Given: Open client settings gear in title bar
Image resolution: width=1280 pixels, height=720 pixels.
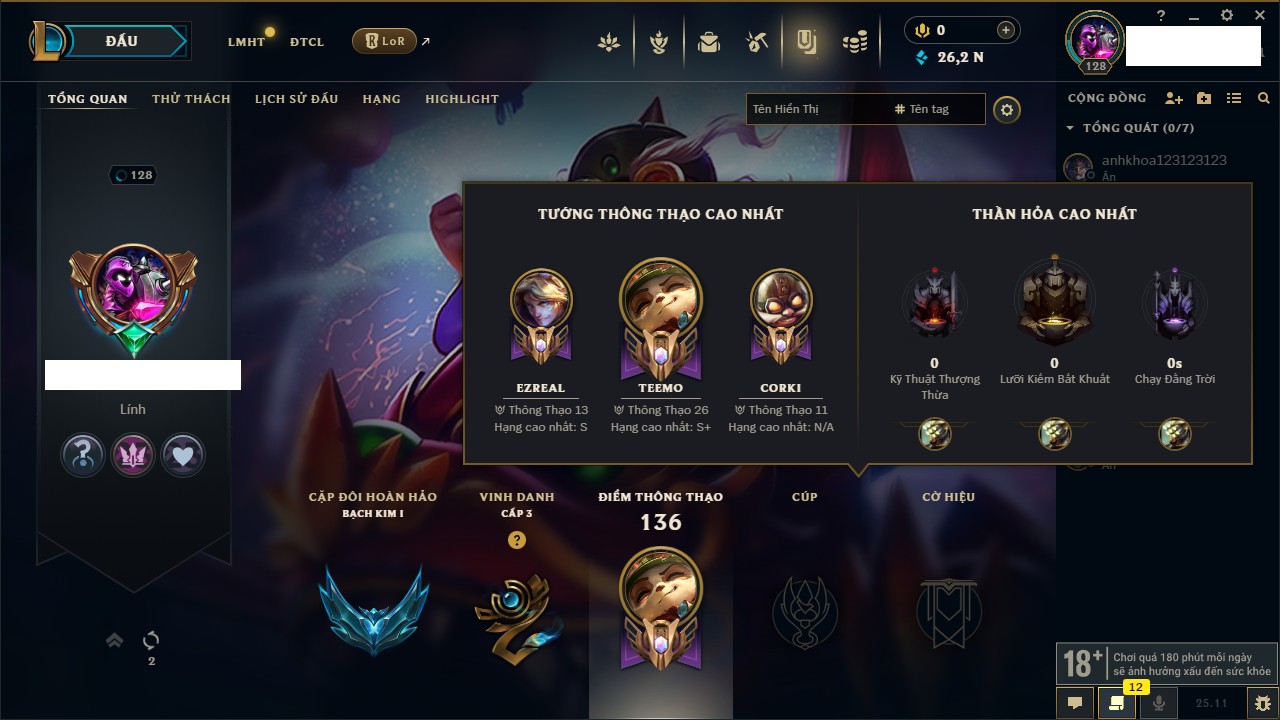Looking at the screenshot, I should pyautogui.click(x=1227, y=15).
